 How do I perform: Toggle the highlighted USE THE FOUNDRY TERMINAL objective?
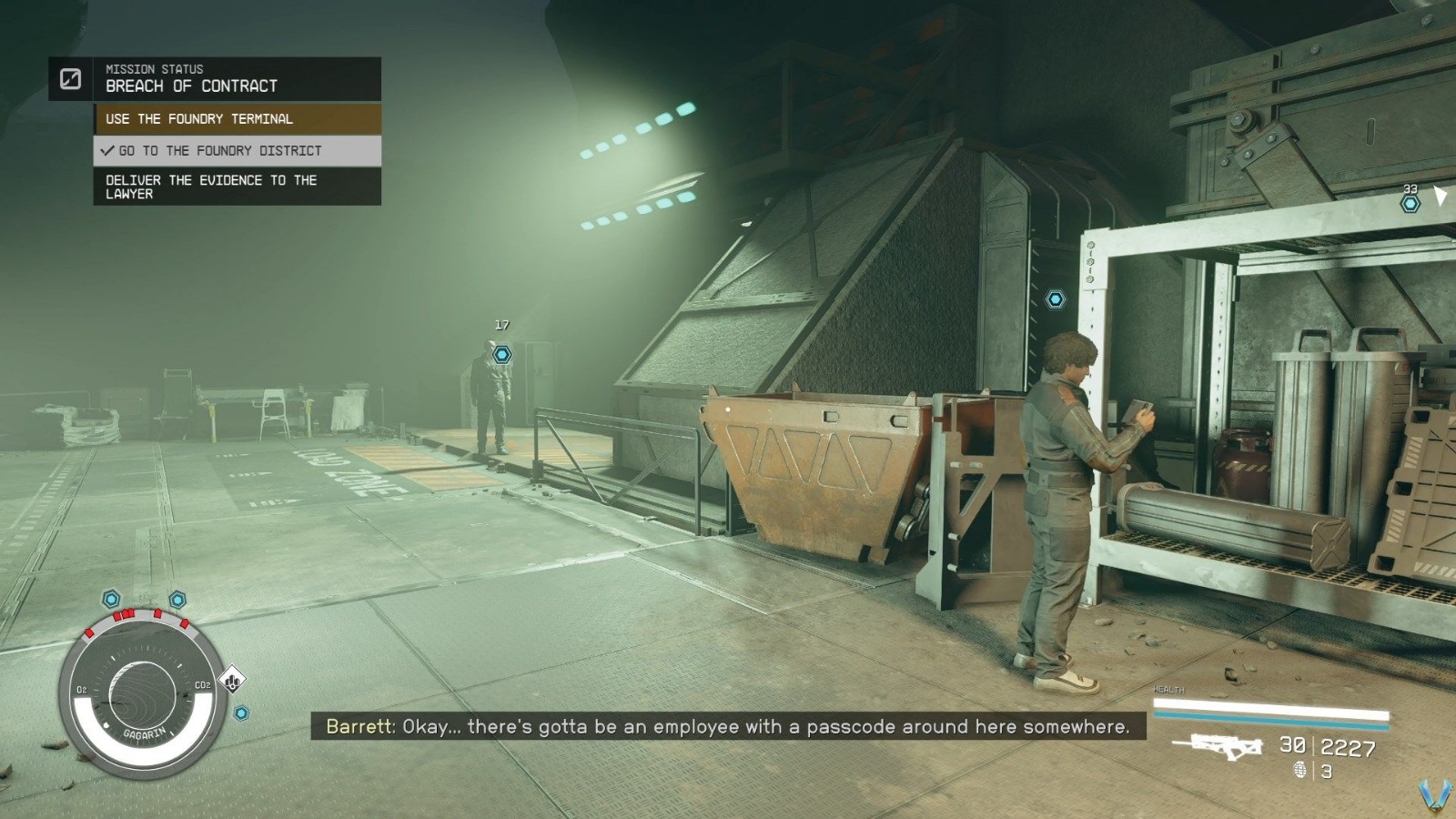coord(200,118)
